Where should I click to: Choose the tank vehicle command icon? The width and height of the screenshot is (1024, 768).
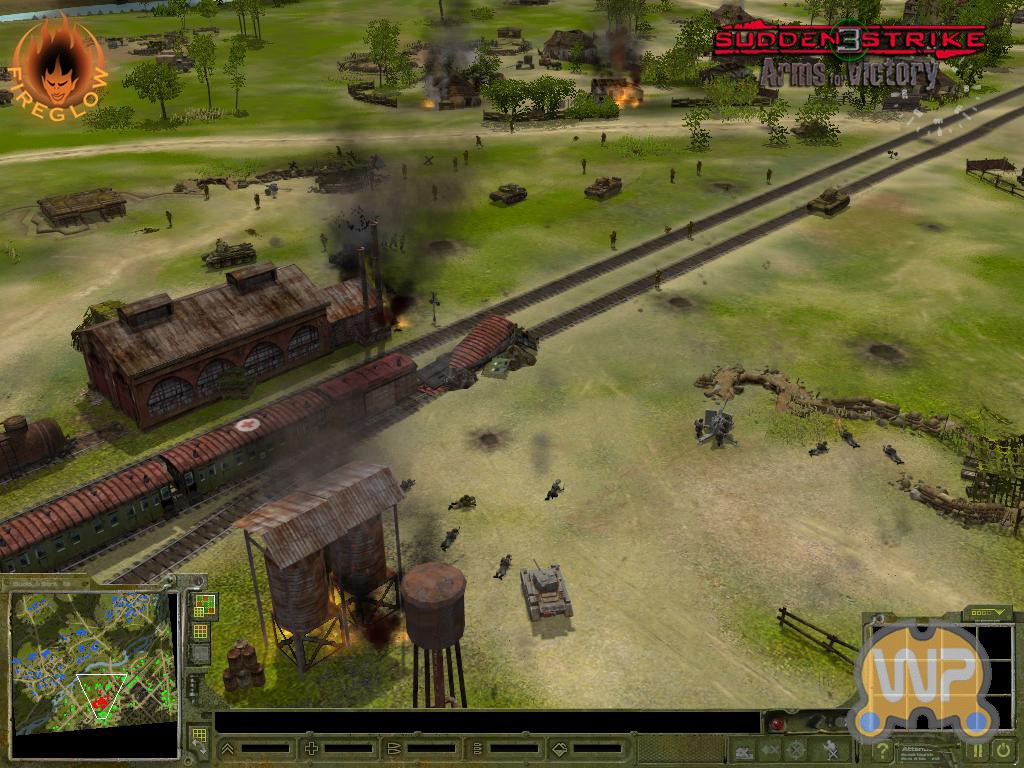click(744, 750)
